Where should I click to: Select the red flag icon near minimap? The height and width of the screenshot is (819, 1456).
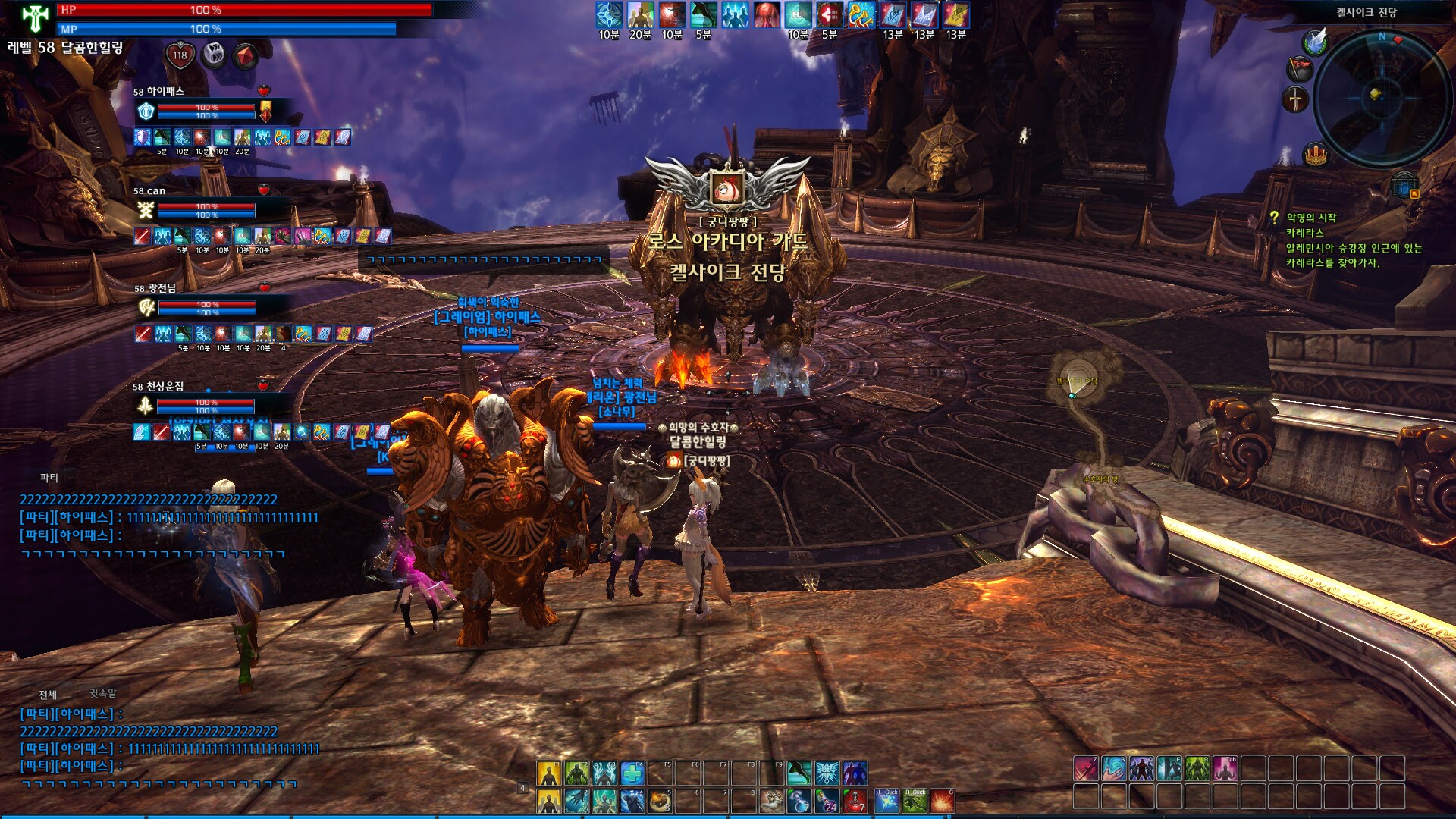(1299, 69)
